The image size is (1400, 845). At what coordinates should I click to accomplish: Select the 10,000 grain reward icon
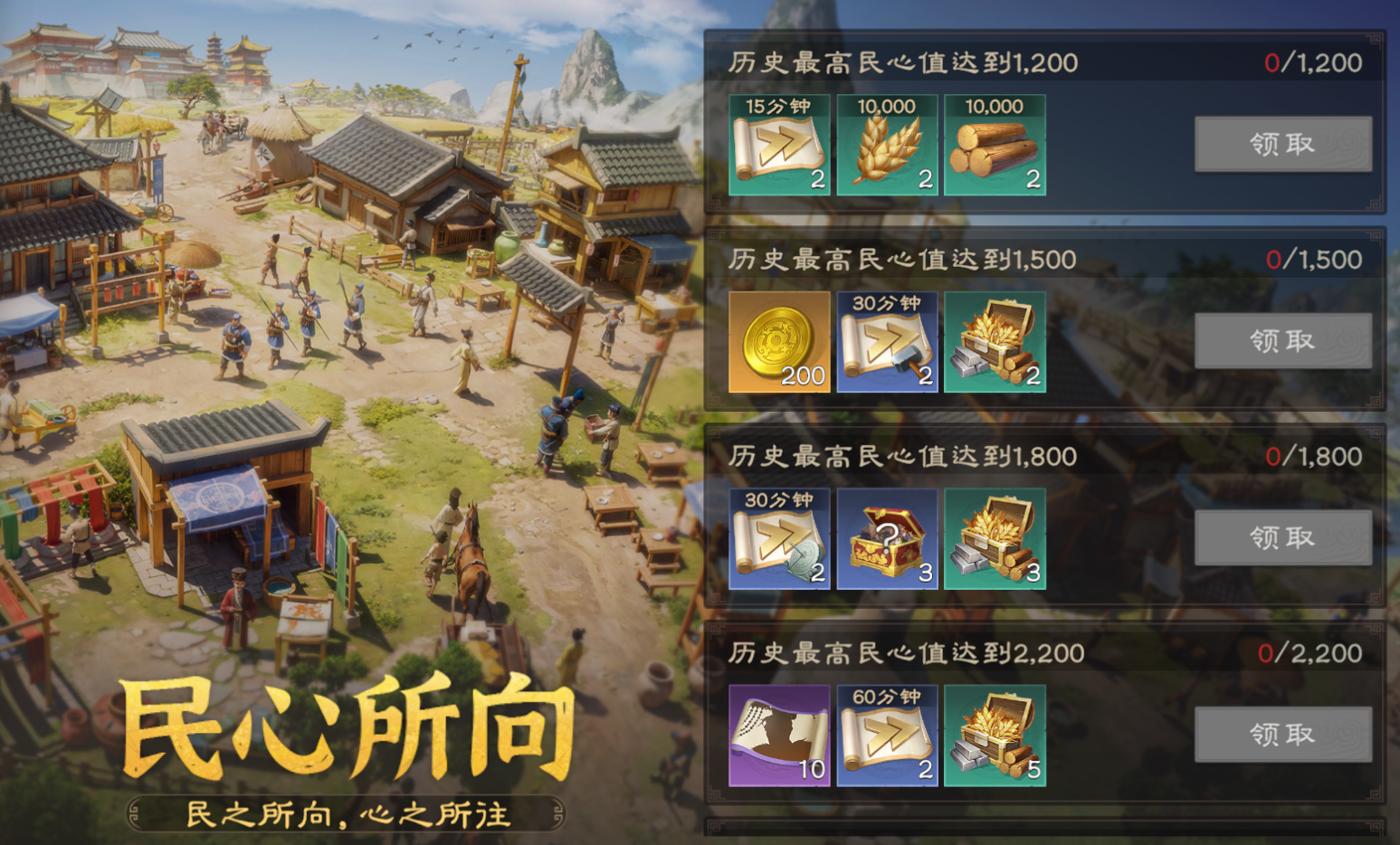887,145
